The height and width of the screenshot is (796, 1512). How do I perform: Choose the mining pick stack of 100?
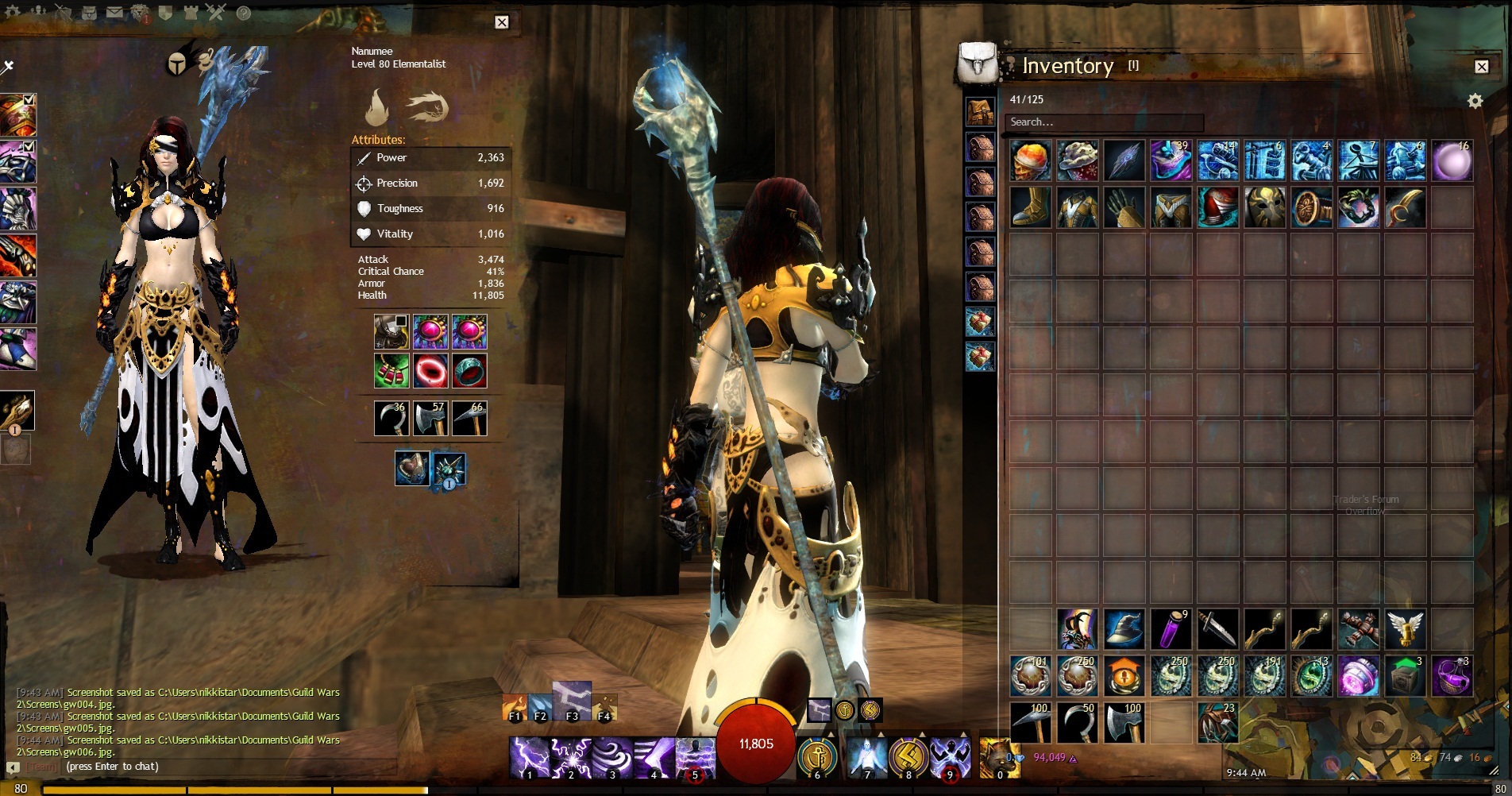(1031, 723)
